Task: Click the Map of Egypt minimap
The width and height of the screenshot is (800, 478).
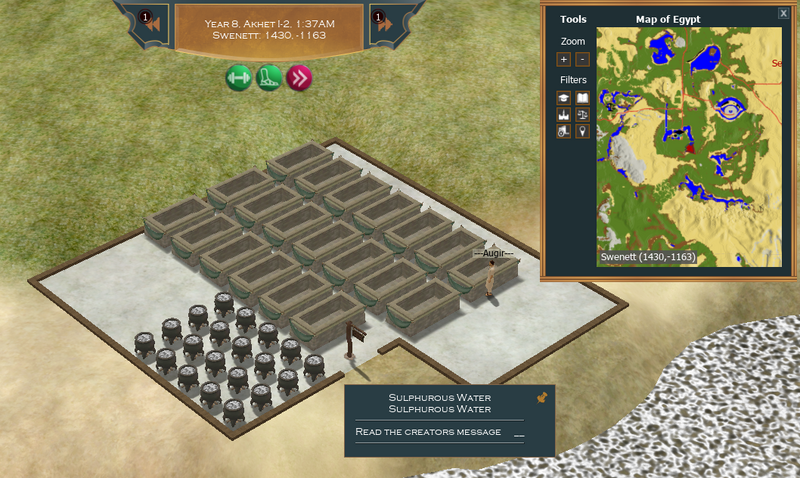Action: click(690, 146)
